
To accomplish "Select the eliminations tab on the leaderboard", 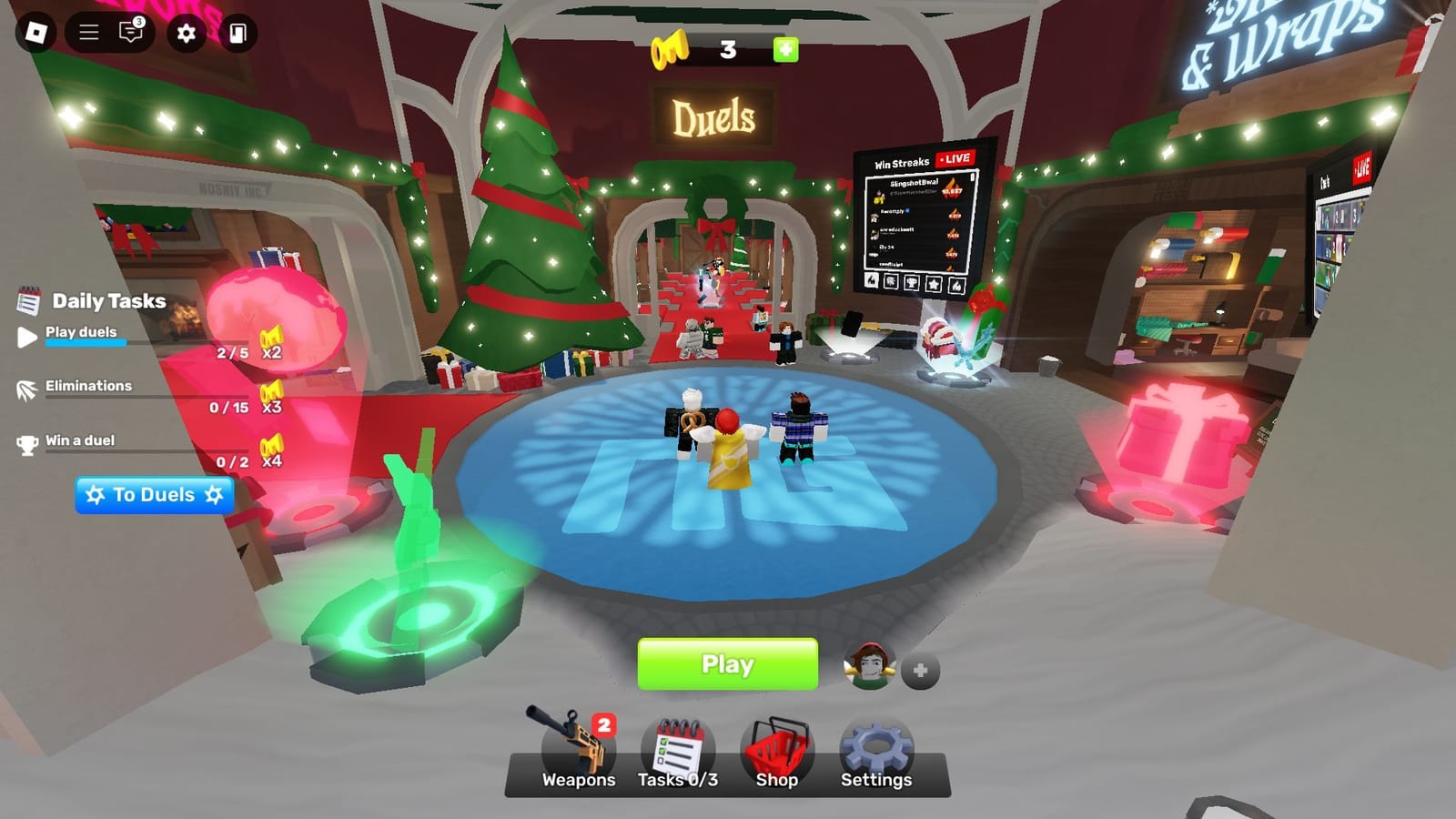I will point(892,282).
